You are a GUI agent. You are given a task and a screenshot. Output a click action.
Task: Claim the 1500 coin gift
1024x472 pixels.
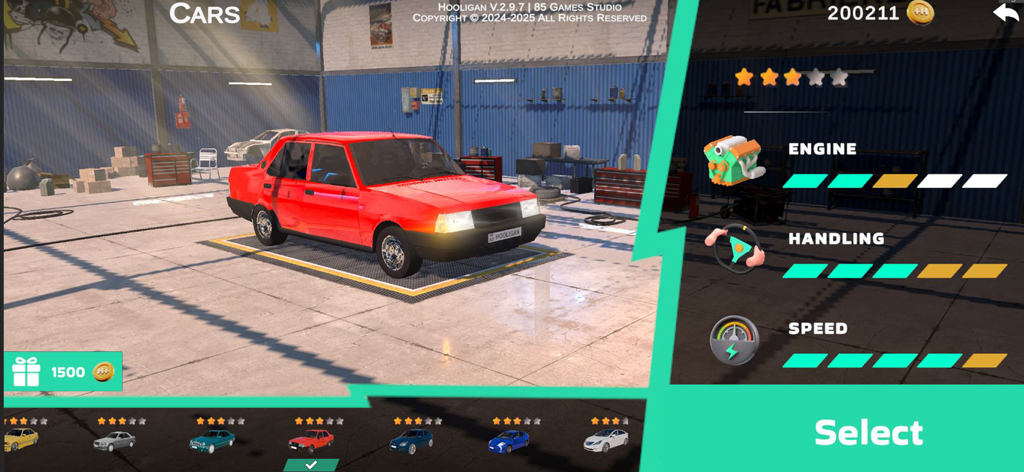click(x=64, y=372)
